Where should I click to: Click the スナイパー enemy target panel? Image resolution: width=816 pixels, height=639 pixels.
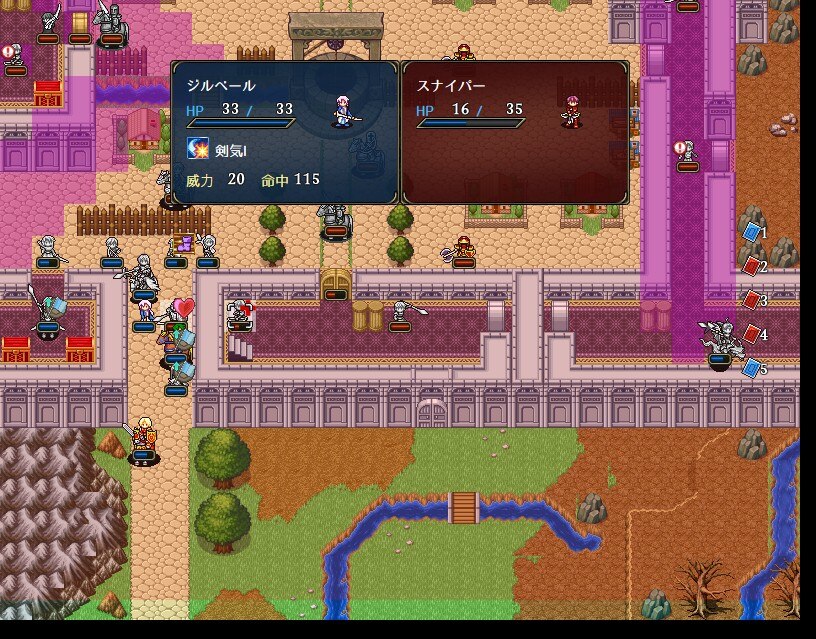(x=515, y=132)
